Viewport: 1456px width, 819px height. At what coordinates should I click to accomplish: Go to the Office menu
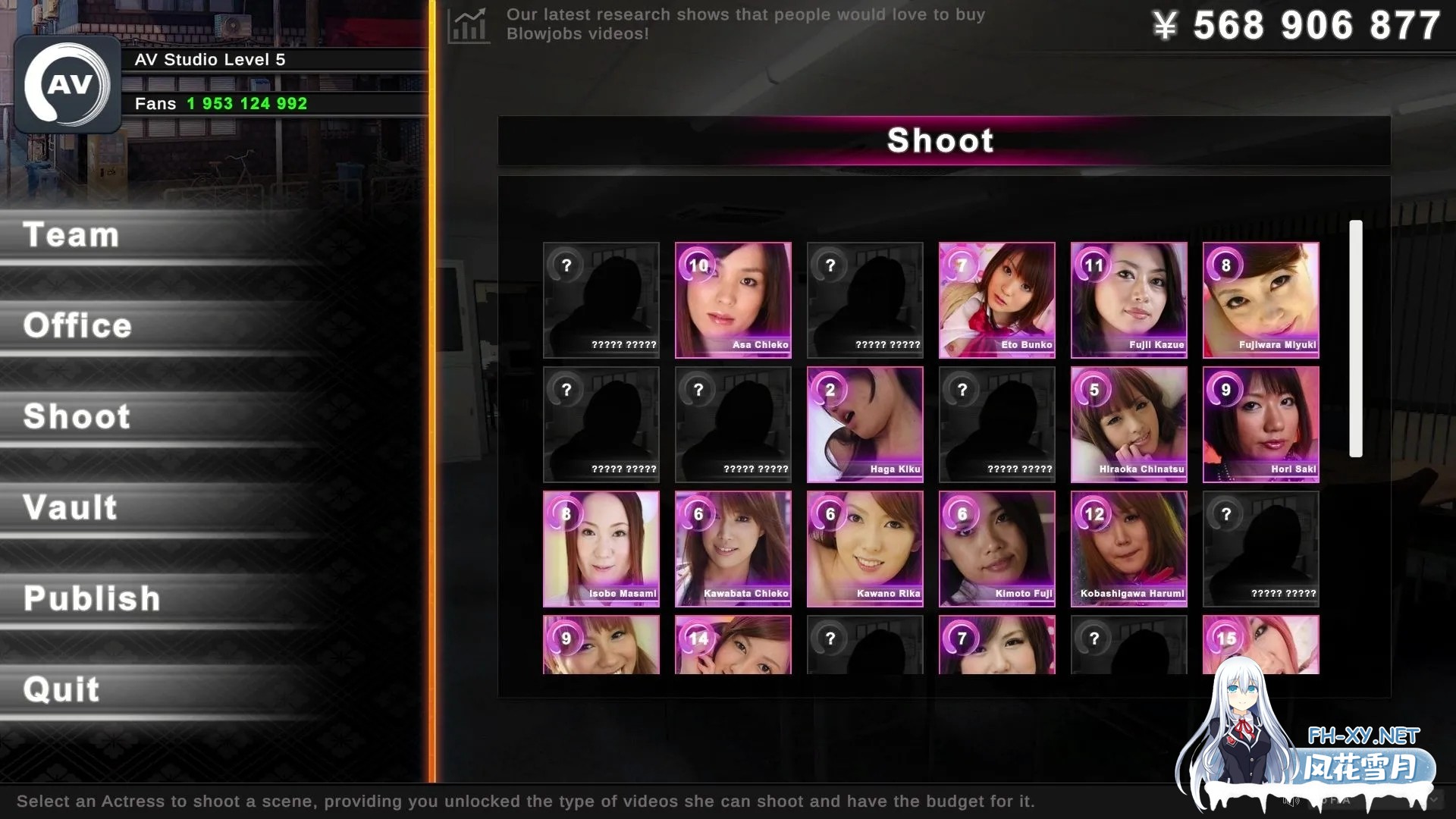pos(77,326)
